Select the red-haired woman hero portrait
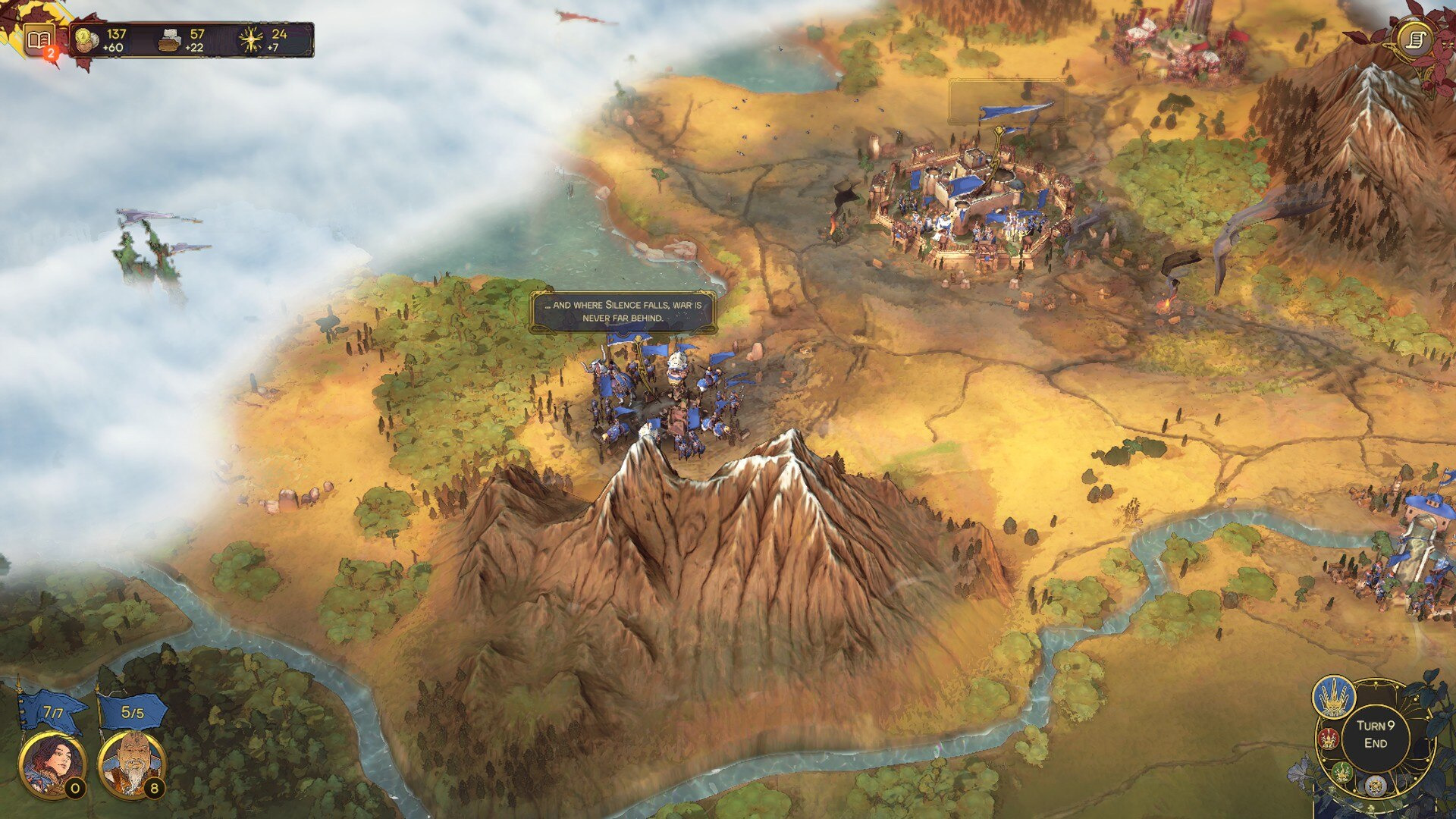The height and width of the screenshot is (819, 1456). click(x=51, y=764)
